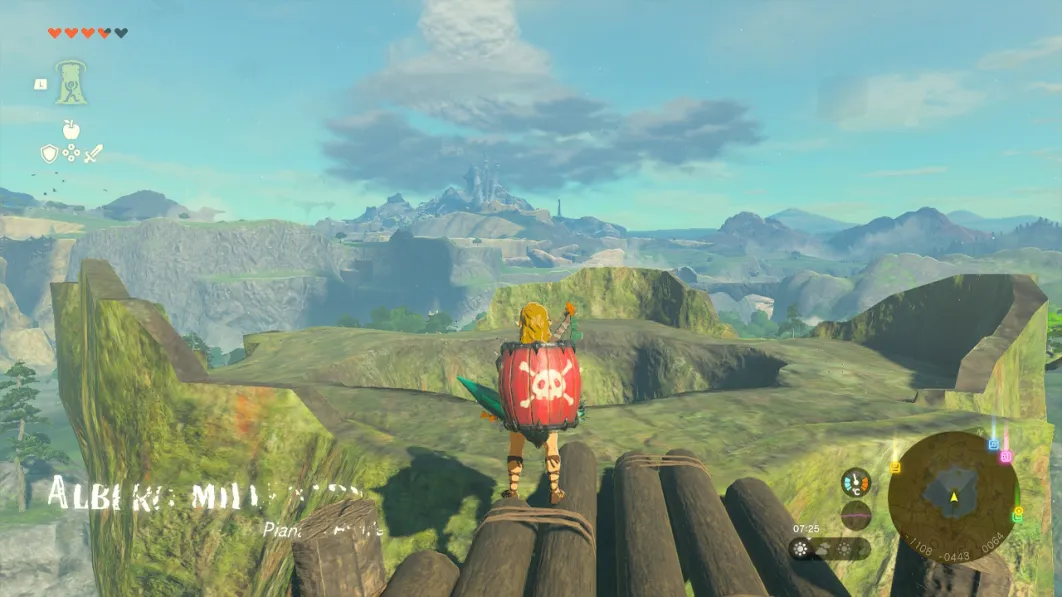Viewport: 1062px width, 597px height.
Task: Open the shield quick-select icon
Action: coord(49,153)
